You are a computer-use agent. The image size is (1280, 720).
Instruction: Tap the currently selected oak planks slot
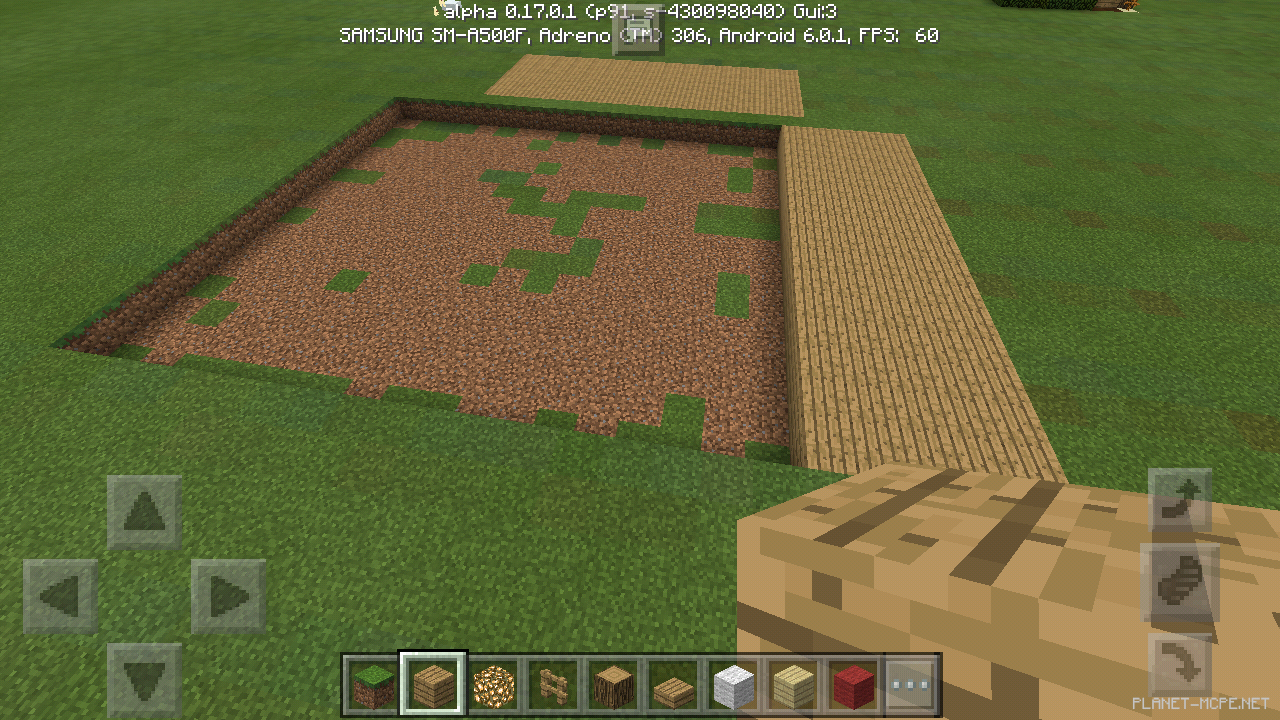pyautogui.click(x=433, y=685)
